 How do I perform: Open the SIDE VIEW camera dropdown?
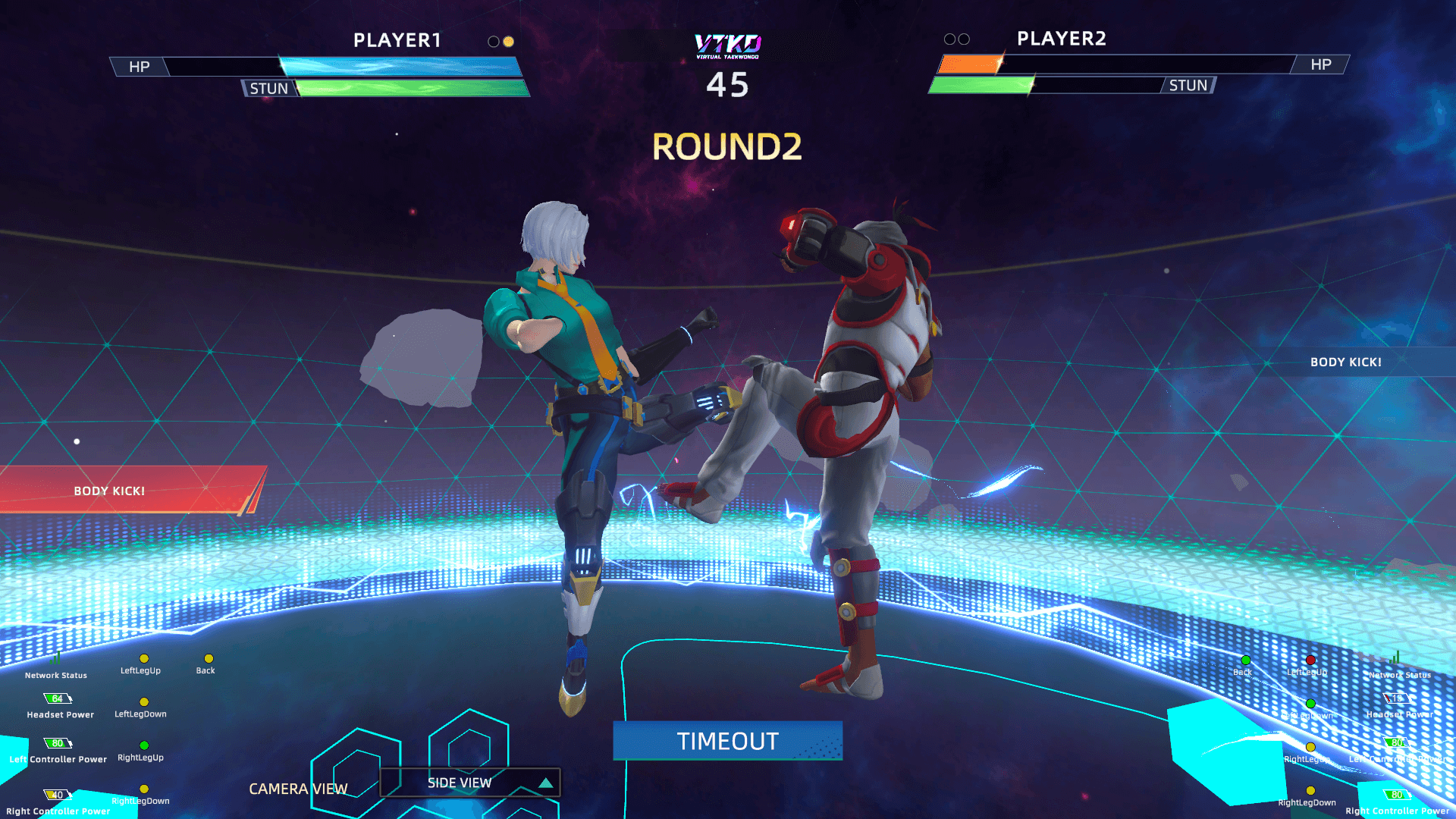pyautogui.click(x=469, y=783)
